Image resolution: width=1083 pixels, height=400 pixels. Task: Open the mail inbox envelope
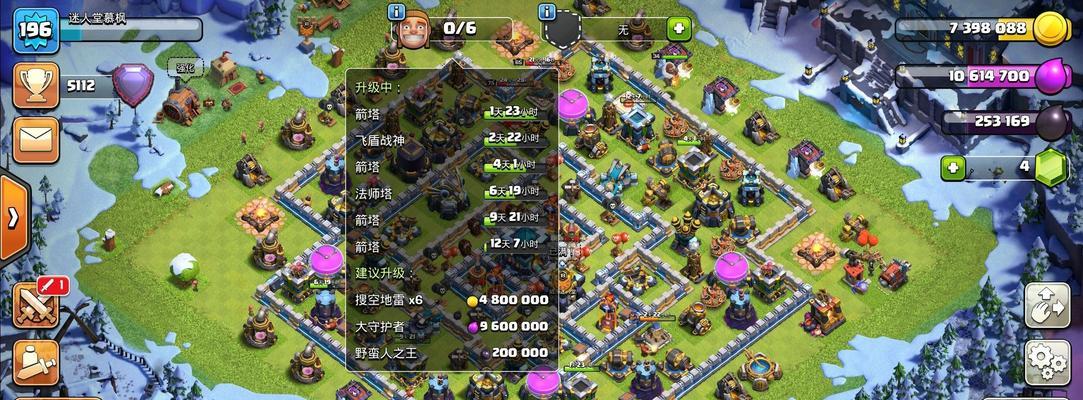(x=35, y=137)
